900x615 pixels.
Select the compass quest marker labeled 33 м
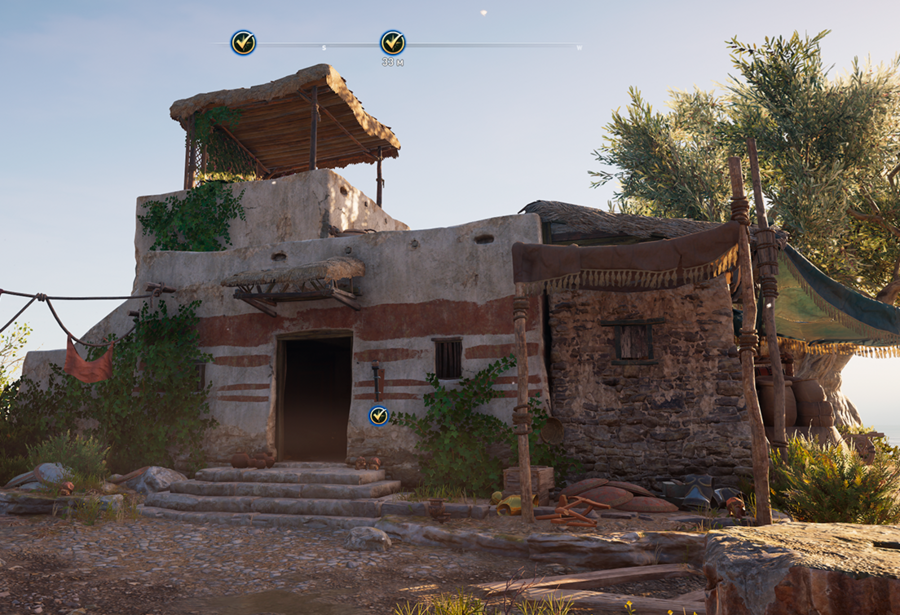(x=393, y=42)
